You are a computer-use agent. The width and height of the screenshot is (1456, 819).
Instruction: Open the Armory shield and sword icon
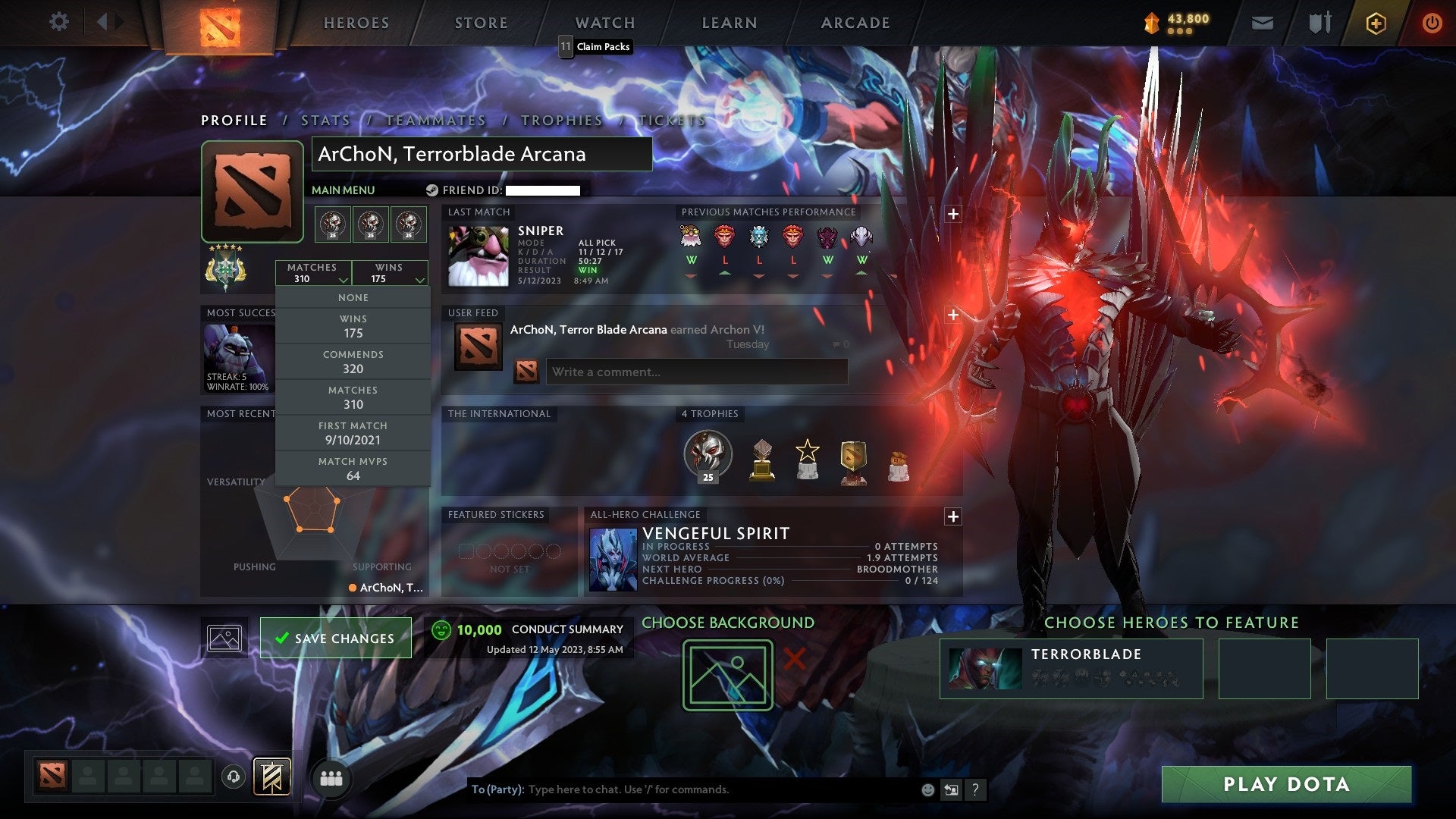coord(1319,22)
